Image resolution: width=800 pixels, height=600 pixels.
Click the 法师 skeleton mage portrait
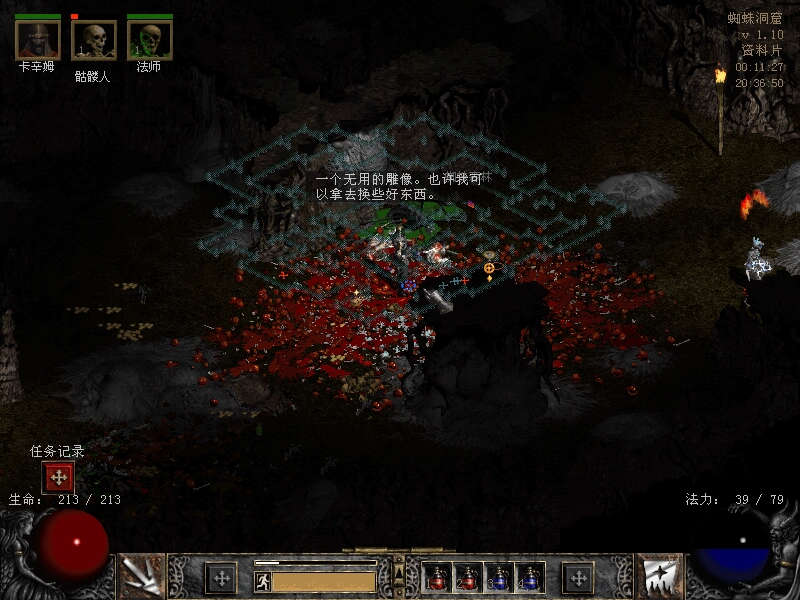click(x=150, y=40)
